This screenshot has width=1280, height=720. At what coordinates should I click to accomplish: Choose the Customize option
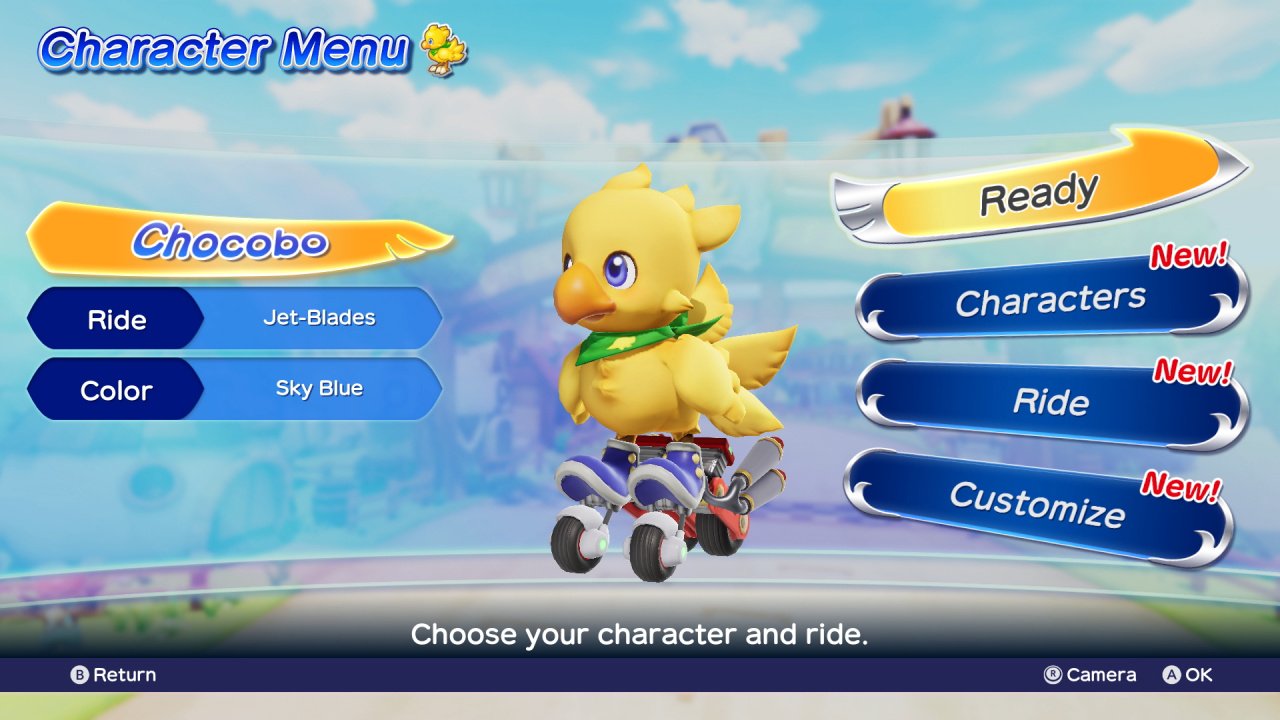1037,503
